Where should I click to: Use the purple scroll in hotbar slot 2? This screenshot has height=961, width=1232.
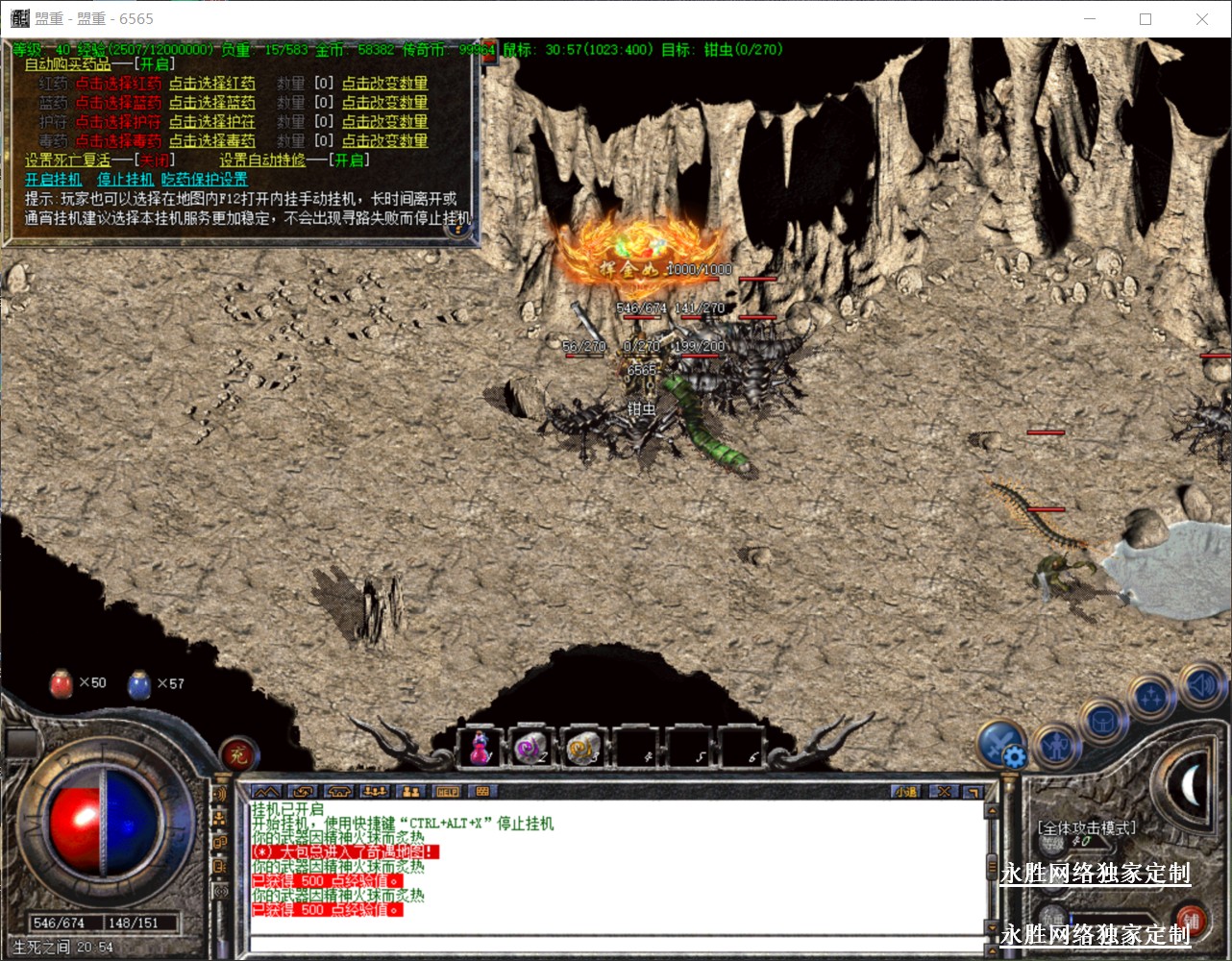tap(530, 747)
